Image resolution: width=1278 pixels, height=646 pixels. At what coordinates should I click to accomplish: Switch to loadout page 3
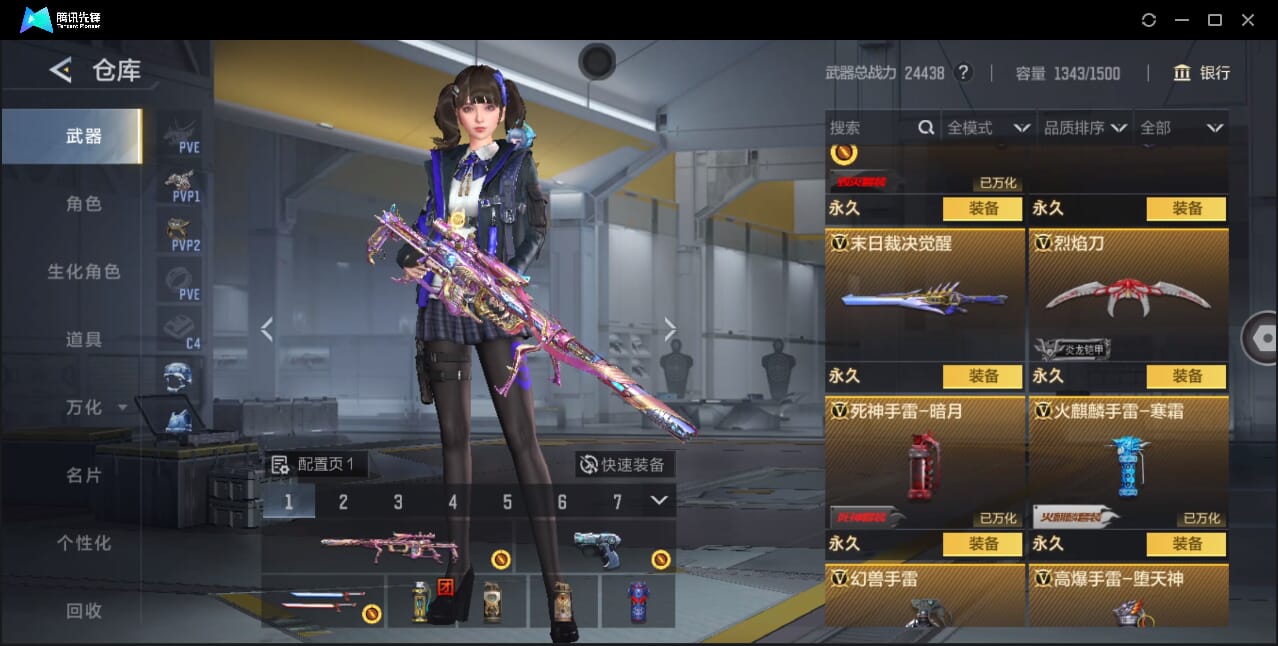pyautogui.click(x=398, y=502)
